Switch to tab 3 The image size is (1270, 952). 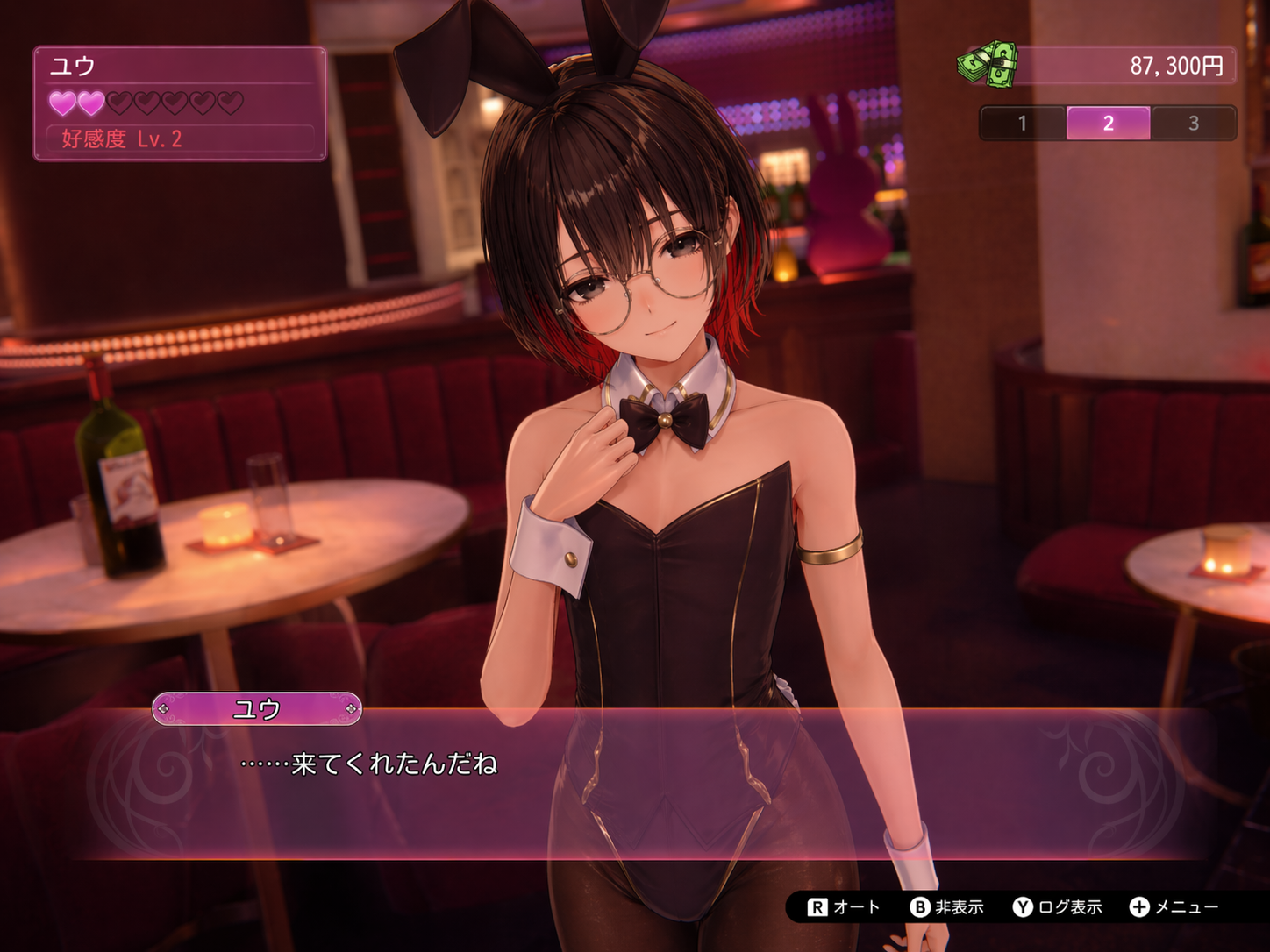point(1193,124)
